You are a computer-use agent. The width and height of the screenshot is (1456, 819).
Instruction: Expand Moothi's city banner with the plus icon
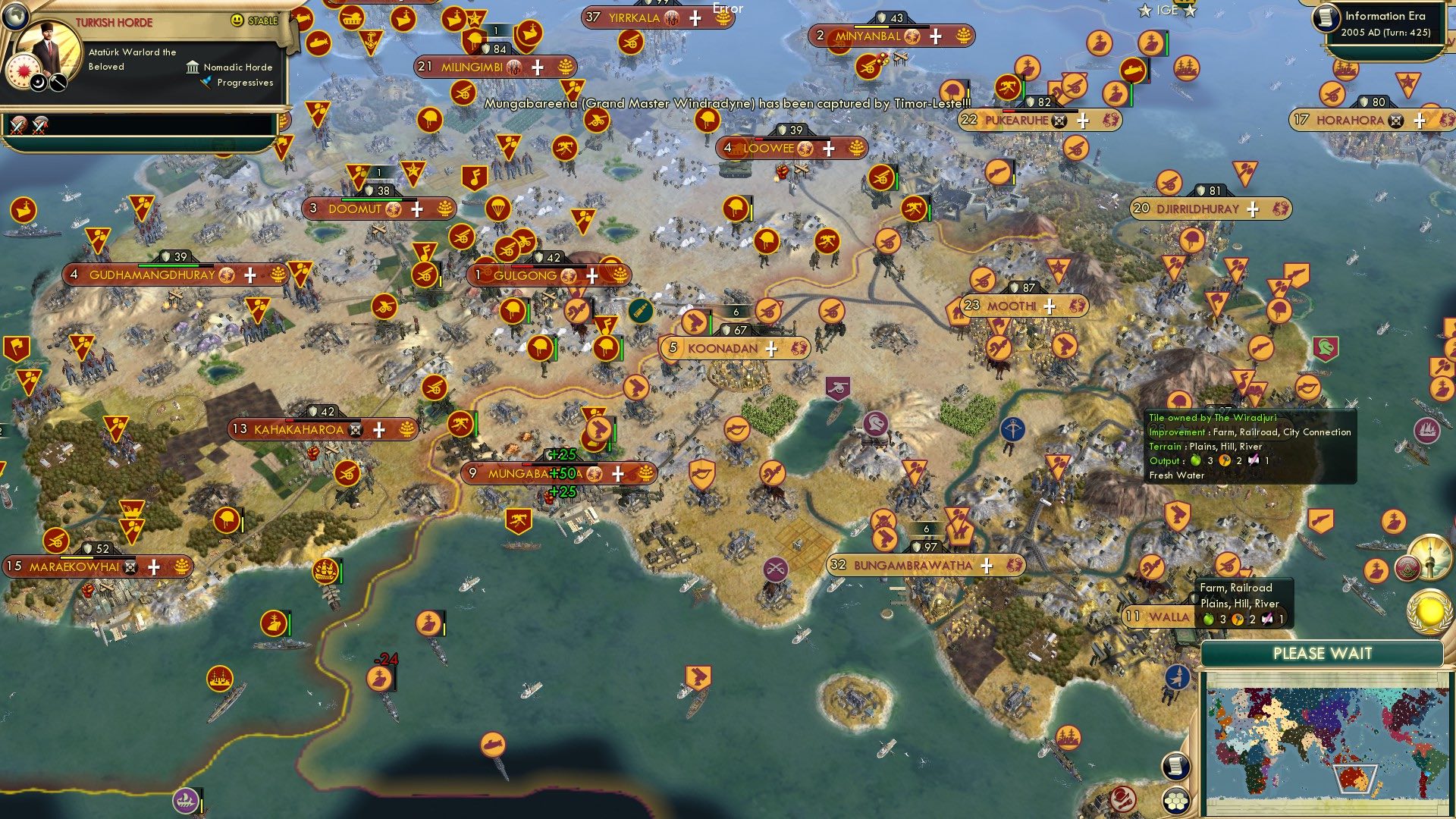pos(1049,306)
